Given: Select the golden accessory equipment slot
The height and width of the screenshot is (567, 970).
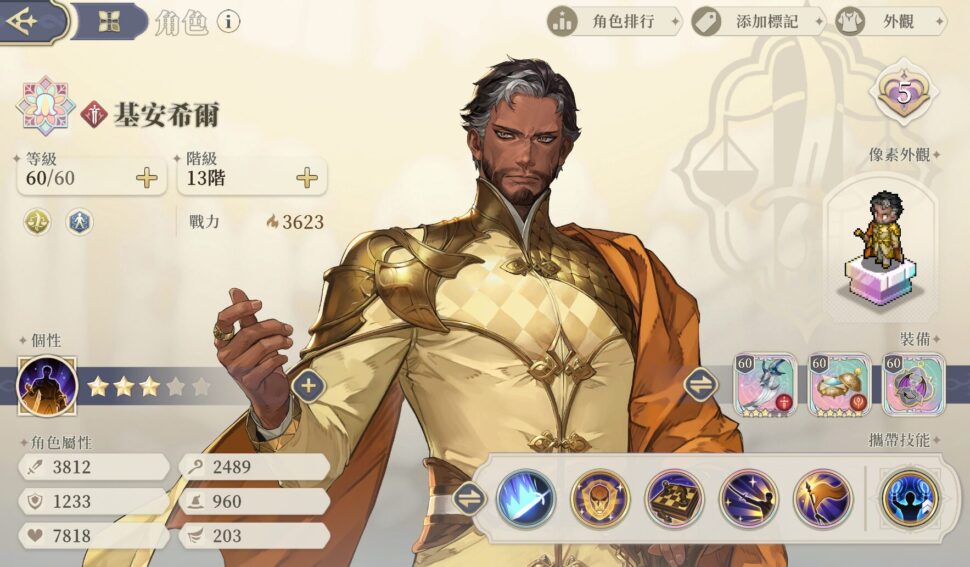Looking at the screenshot, I should [x=840, y=385].
